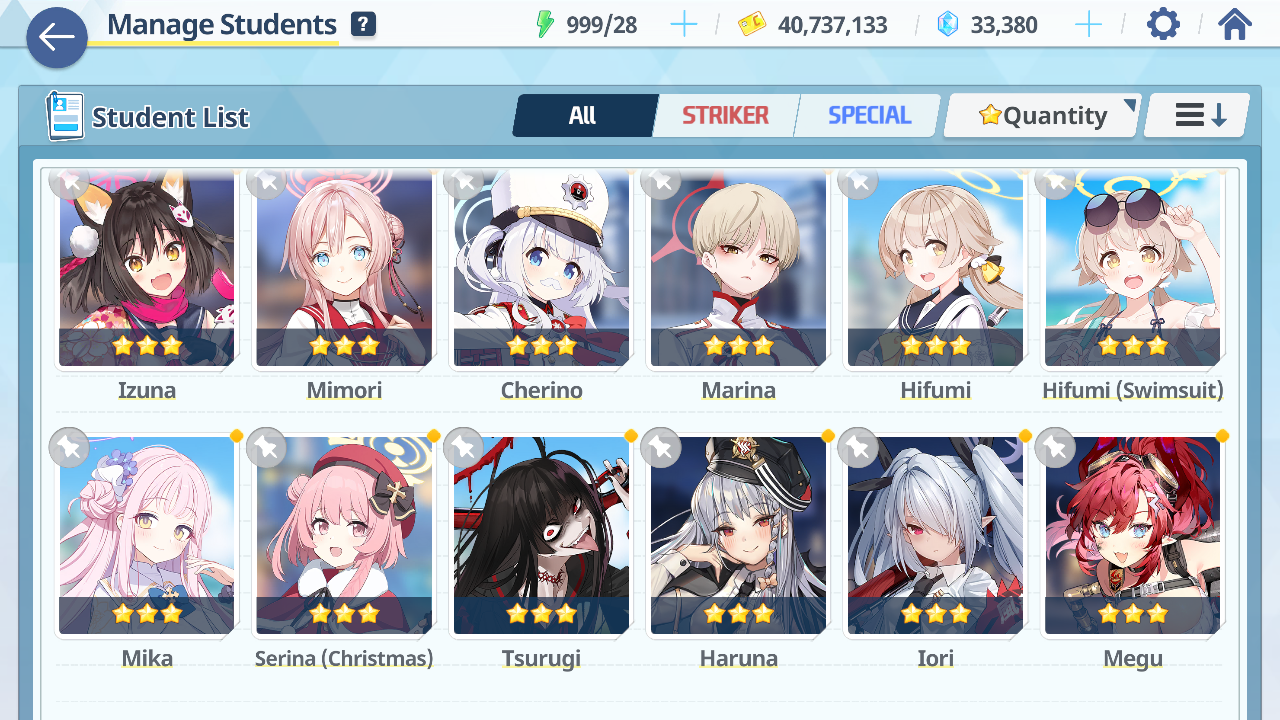Open the Manage Students help question mark
This screenshot has height=720, width=1280.
coord(364,25)
